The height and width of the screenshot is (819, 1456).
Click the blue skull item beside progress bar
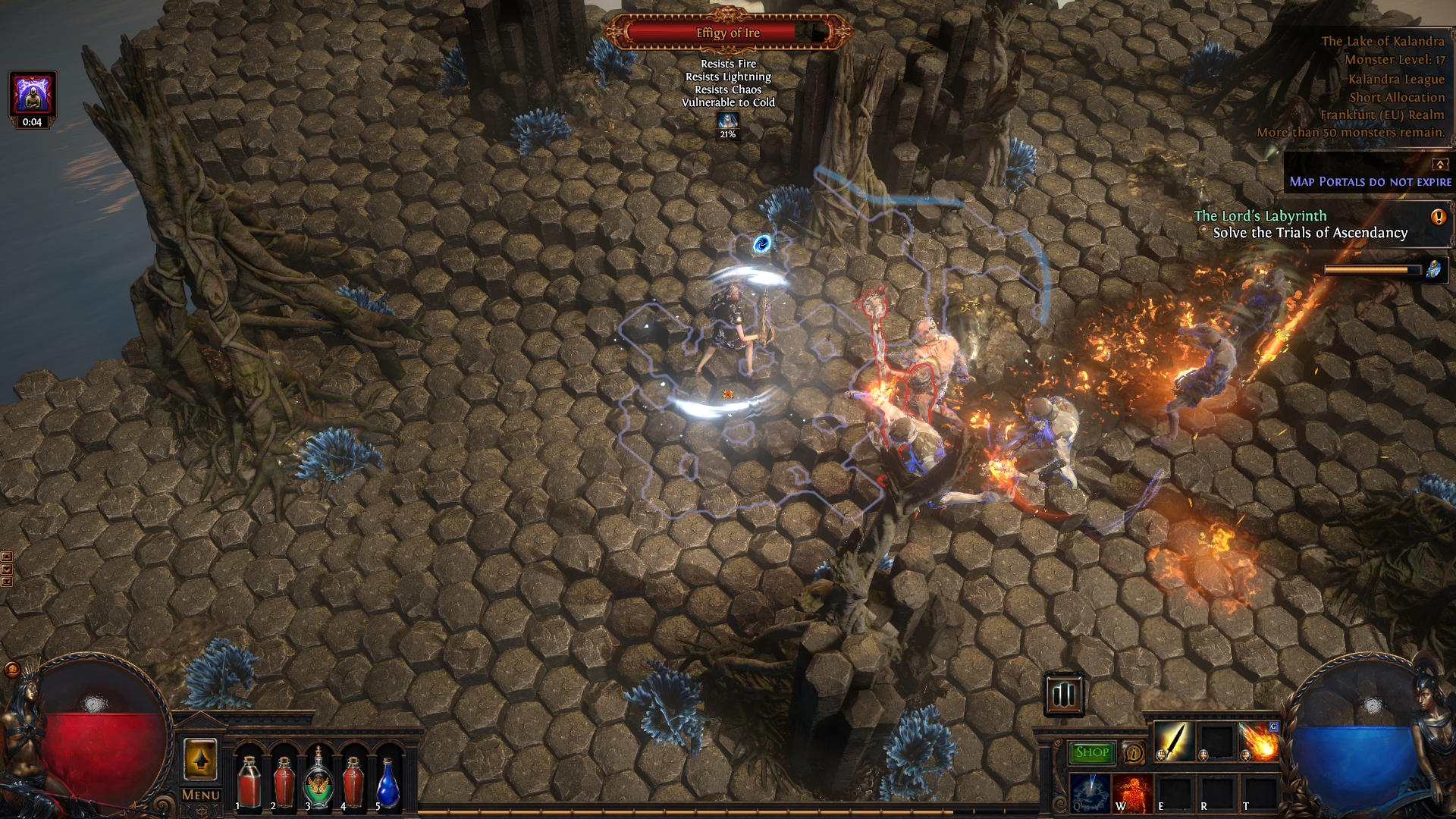[1434, 269]
